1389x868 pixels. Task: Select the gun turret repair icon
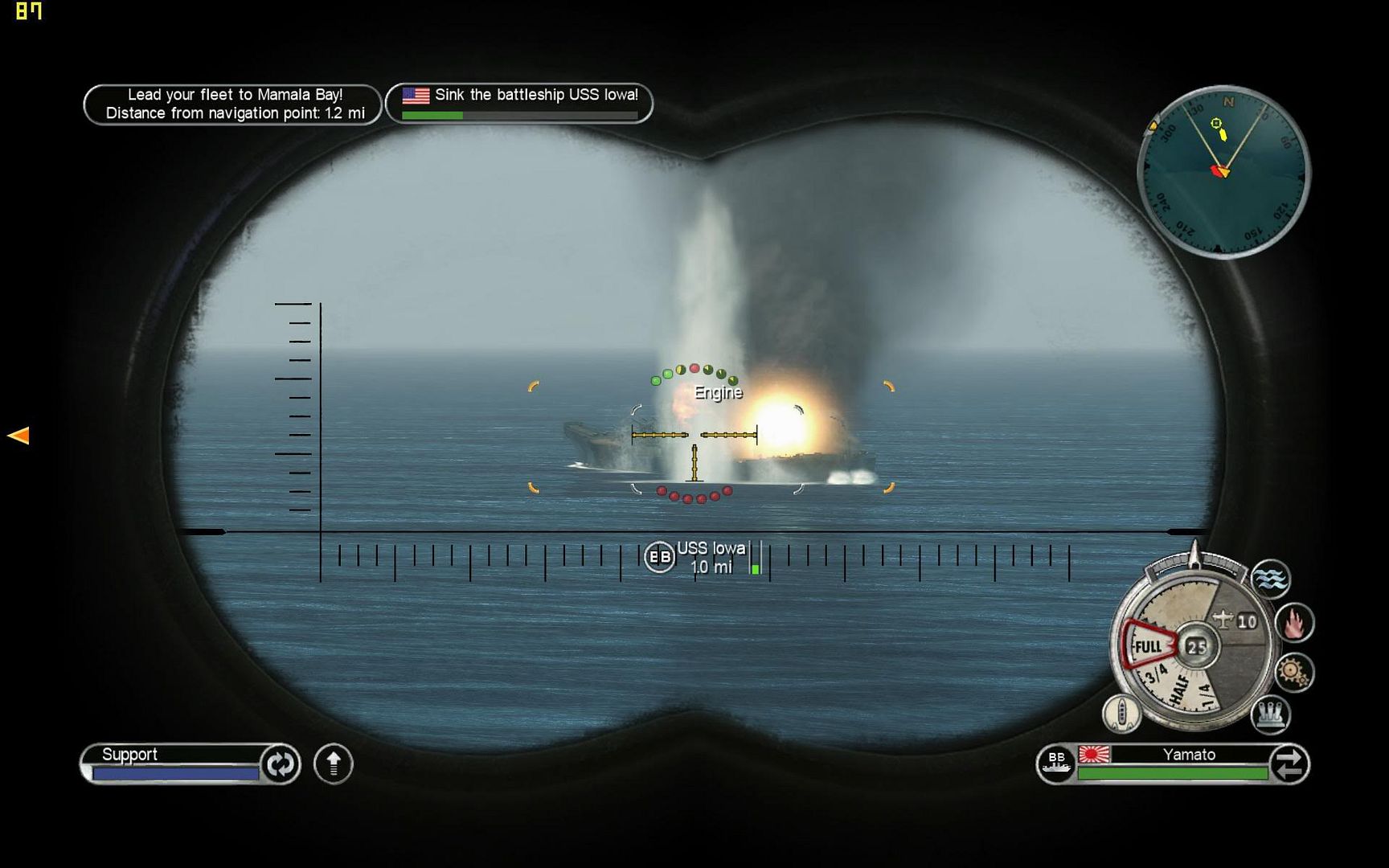pyautogui.click(x=1271, y=714)
